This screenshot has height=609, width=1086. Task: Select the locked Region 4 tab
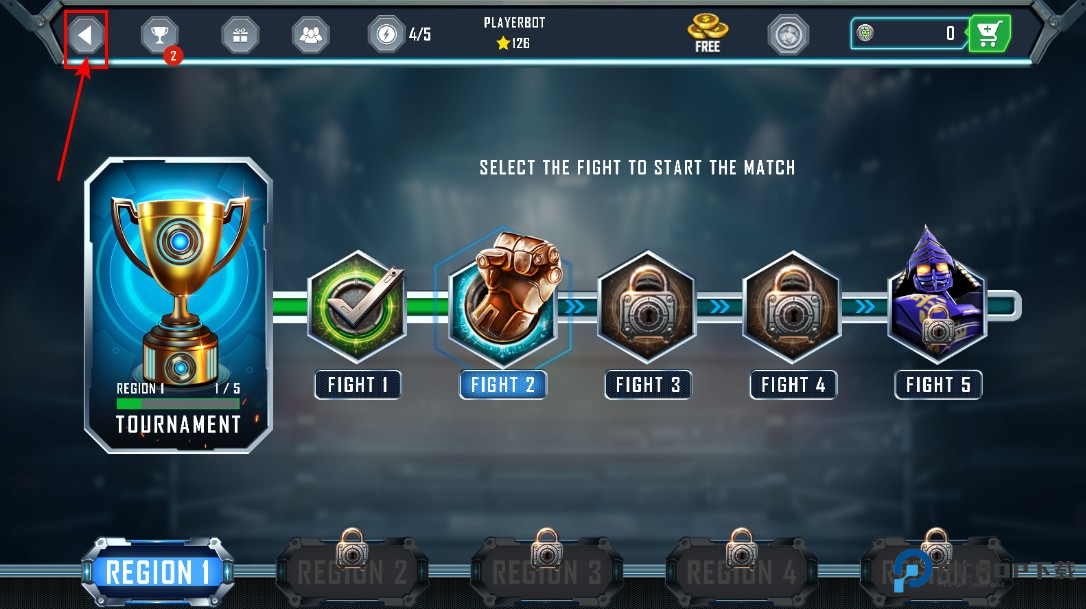pyautogui.click(x=741, y=572)
